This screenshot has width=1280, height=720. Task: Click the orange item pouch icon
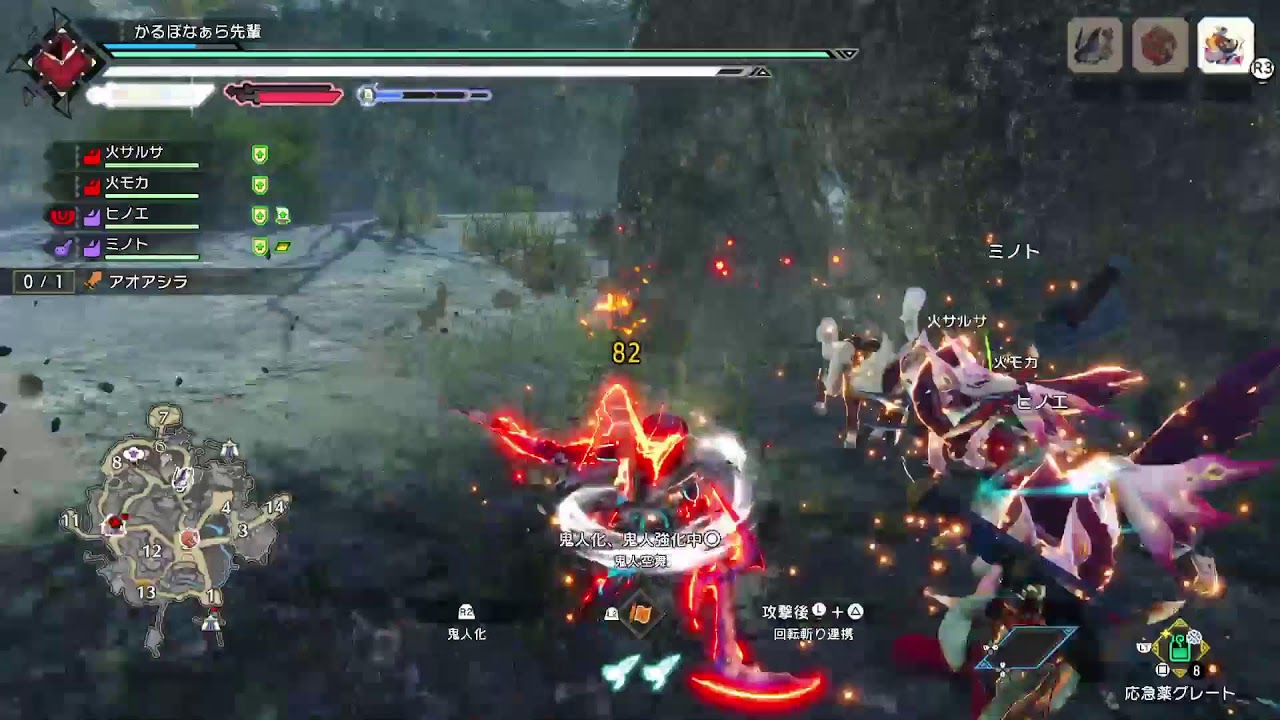640,614
